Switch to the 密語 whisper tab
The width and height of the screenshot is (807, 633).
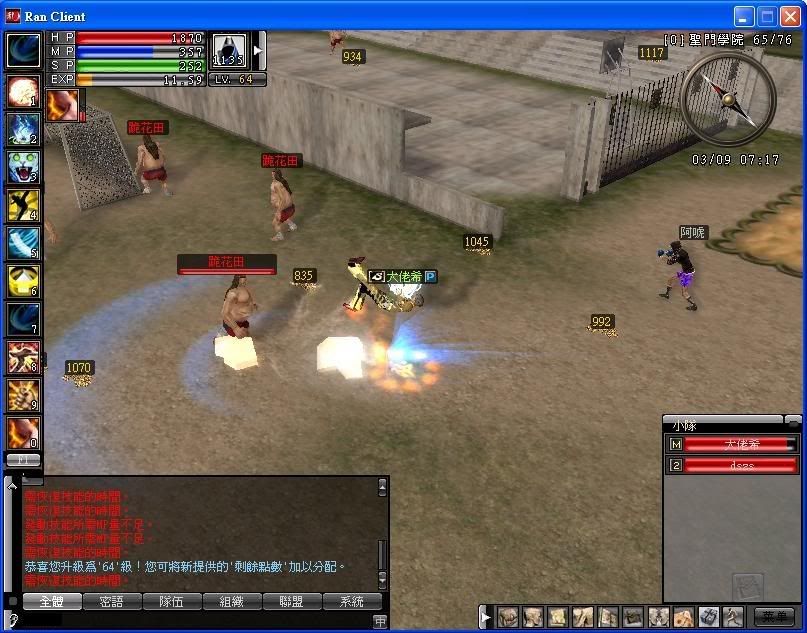tap(112, 602)
